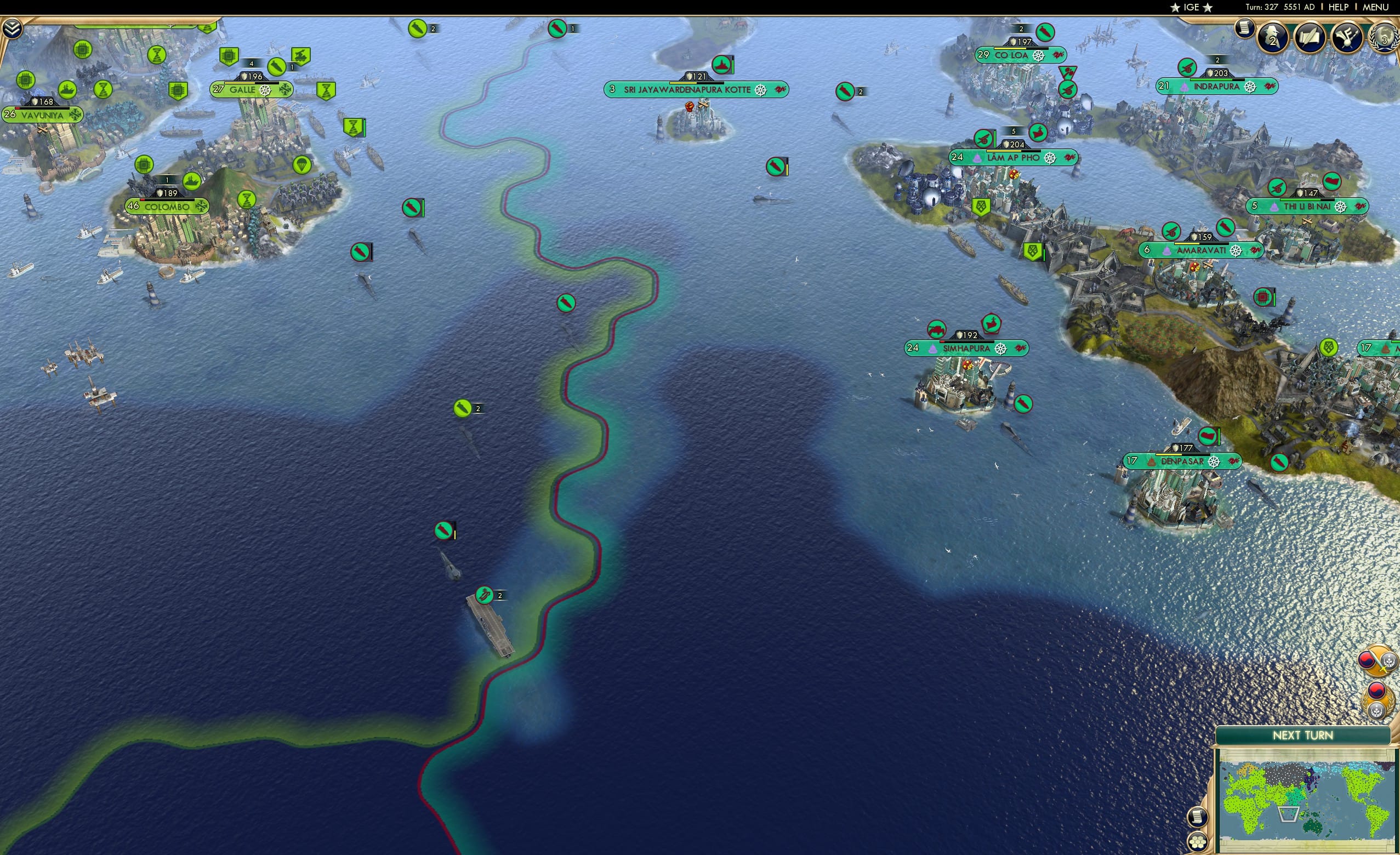Click the faith symbol on Indrapura's banner
1400x855 pixels.
[x=1185, y=87]
